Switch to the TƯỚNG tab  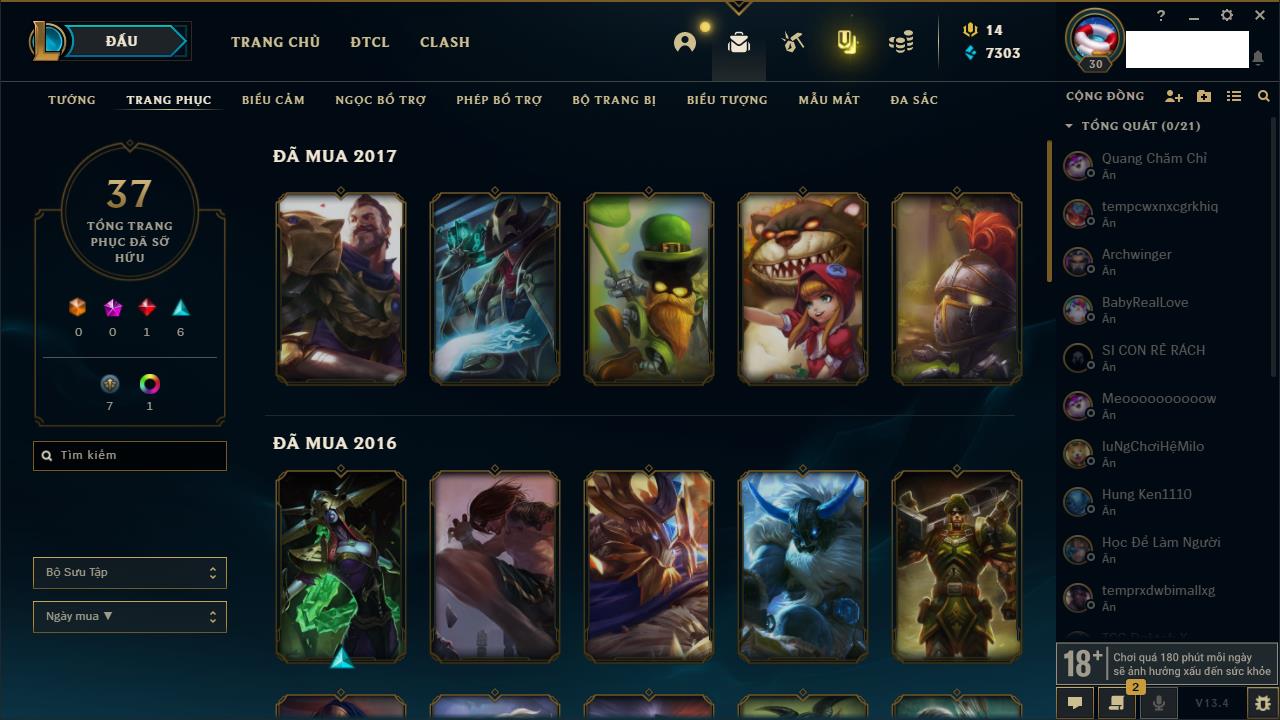[x=72, y=100]
